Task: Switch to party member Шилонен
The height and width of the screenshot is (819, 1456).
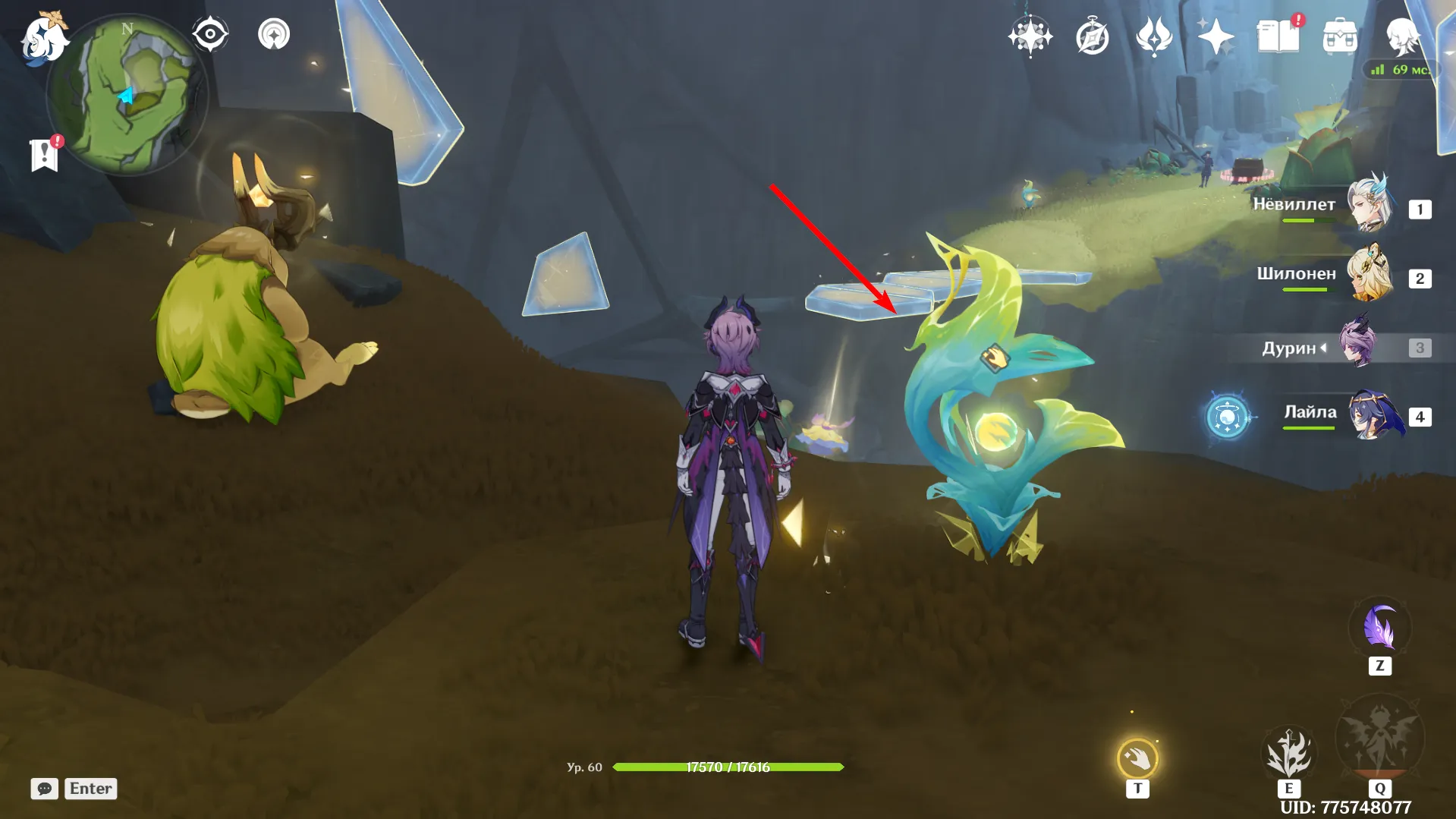Action: click(x=1370, y=273)
